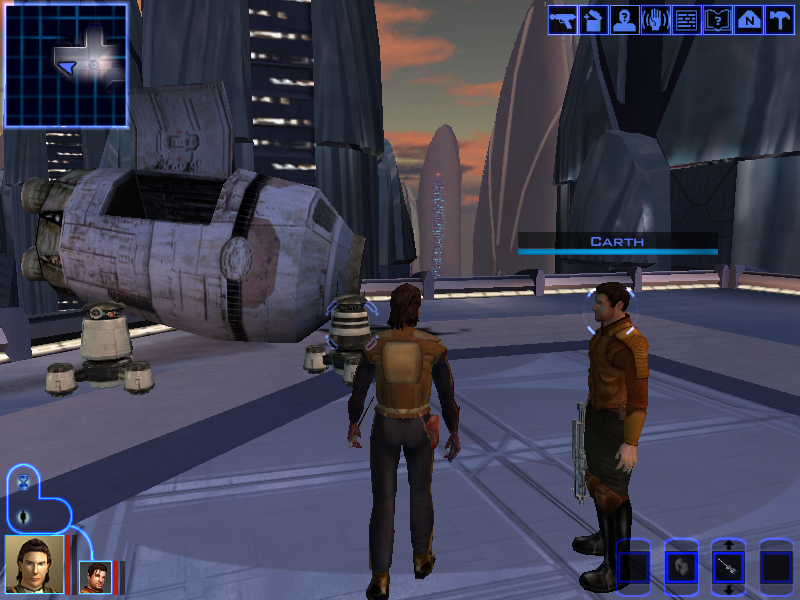Open the Journal book icon
This screenshot has width=800, height=600.
pyautogui.click(x=717, y=20)
